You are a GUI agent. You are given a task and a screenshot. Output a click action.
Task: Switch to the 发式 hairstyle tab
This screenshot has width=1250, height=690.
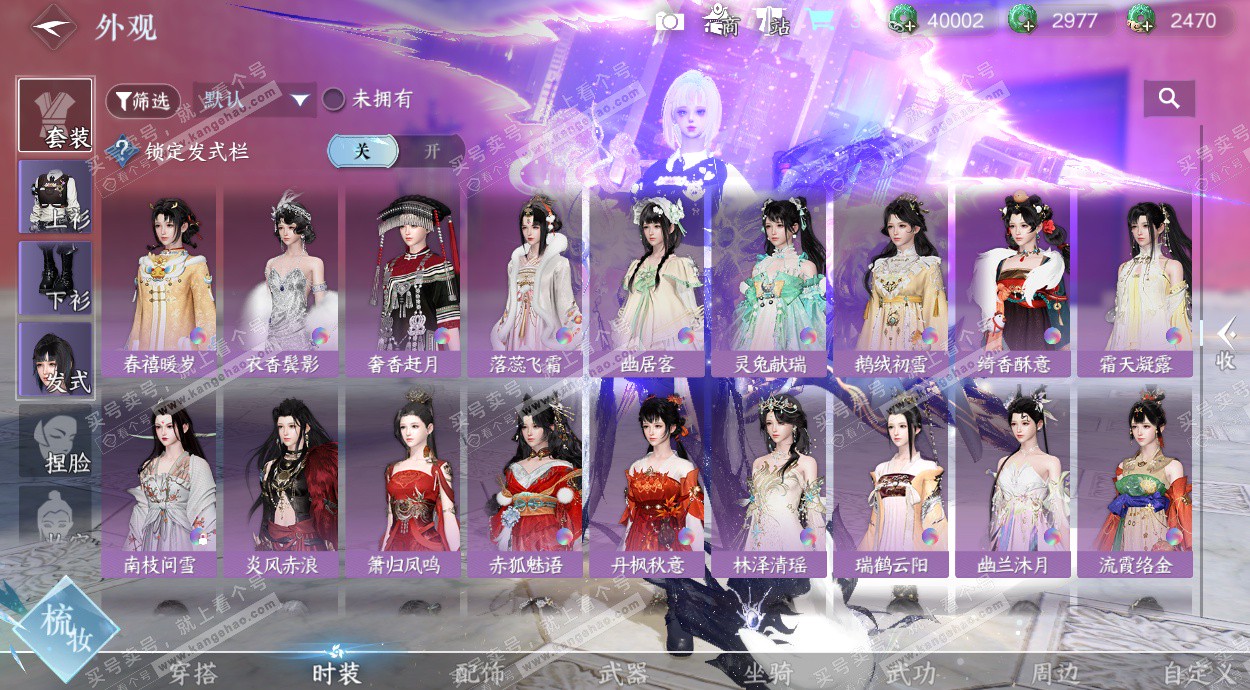point(56,358)
